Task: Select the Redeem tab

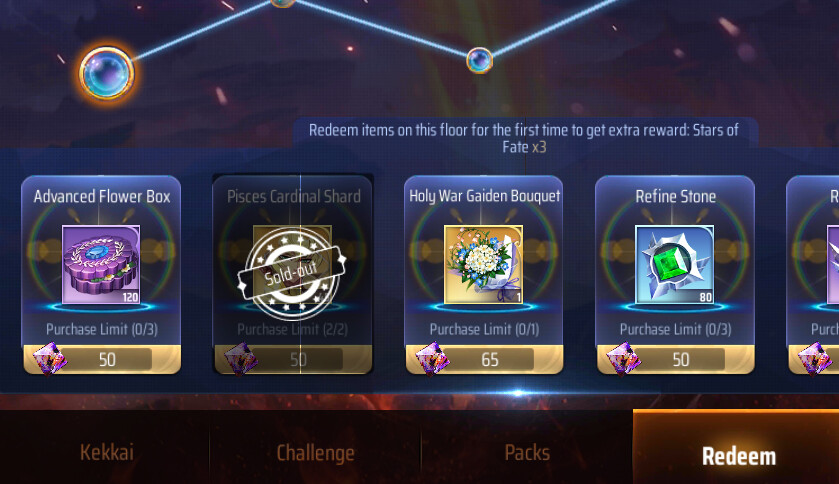Action: [738, 456]
